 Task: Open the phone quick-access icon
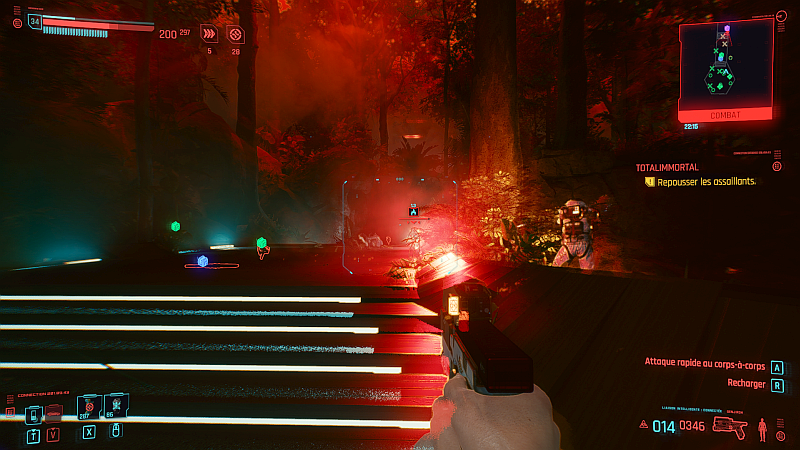[x=33, y=413]
